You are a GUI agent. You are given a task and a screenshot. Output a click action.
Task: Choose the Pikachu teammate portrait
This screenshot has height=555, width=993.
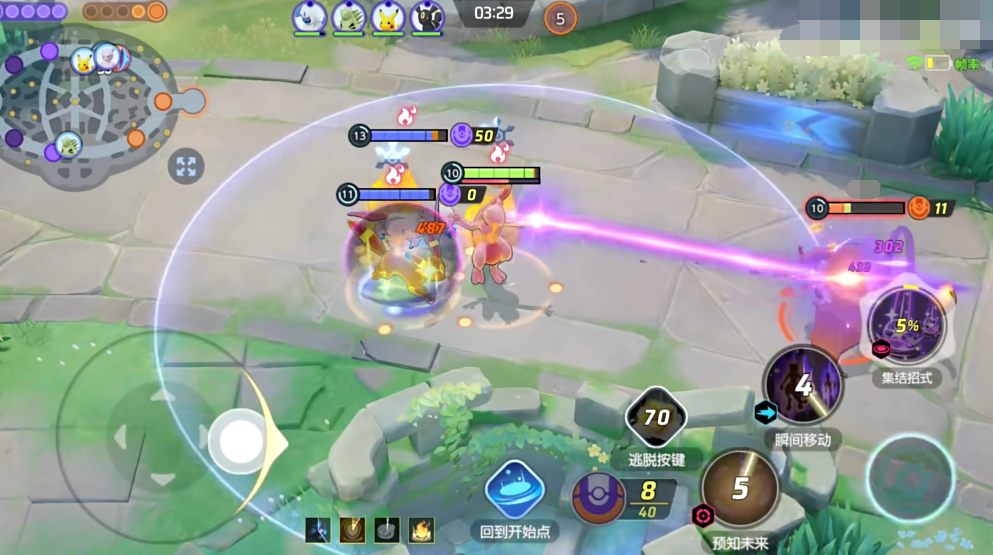[387, 17]
